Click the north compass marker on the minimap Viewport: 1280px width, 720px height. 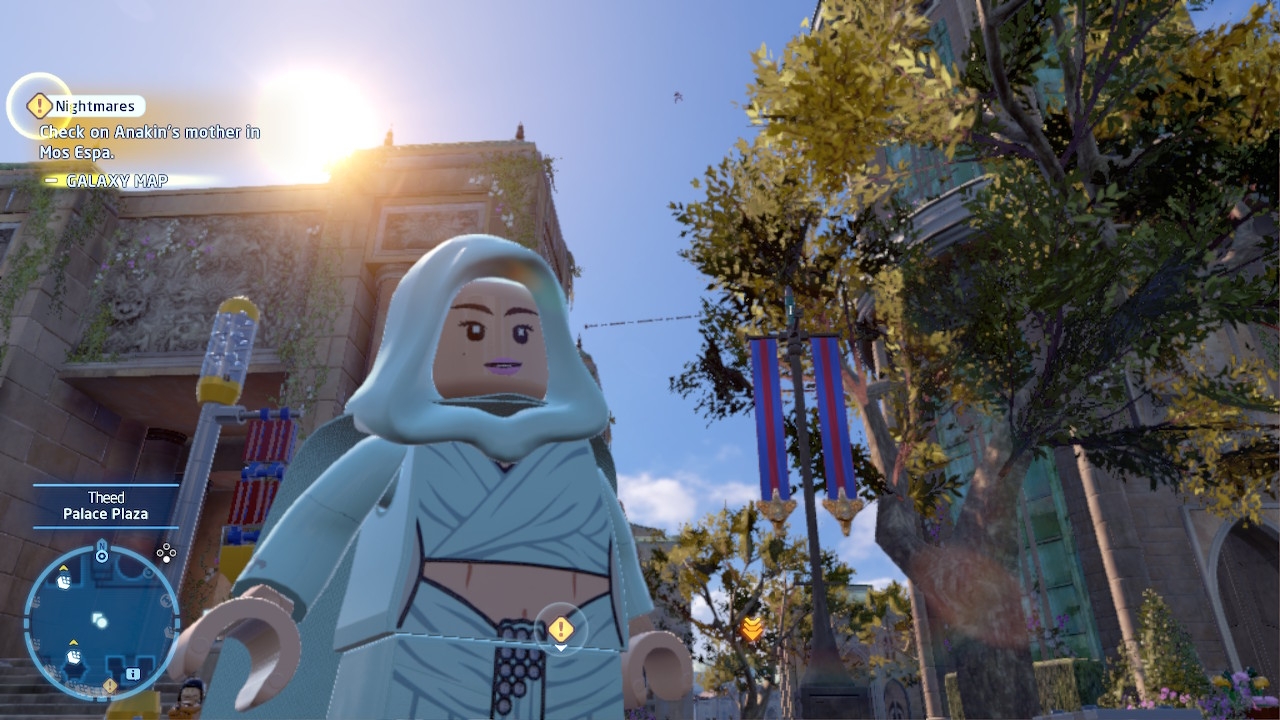tap(101, 552)
